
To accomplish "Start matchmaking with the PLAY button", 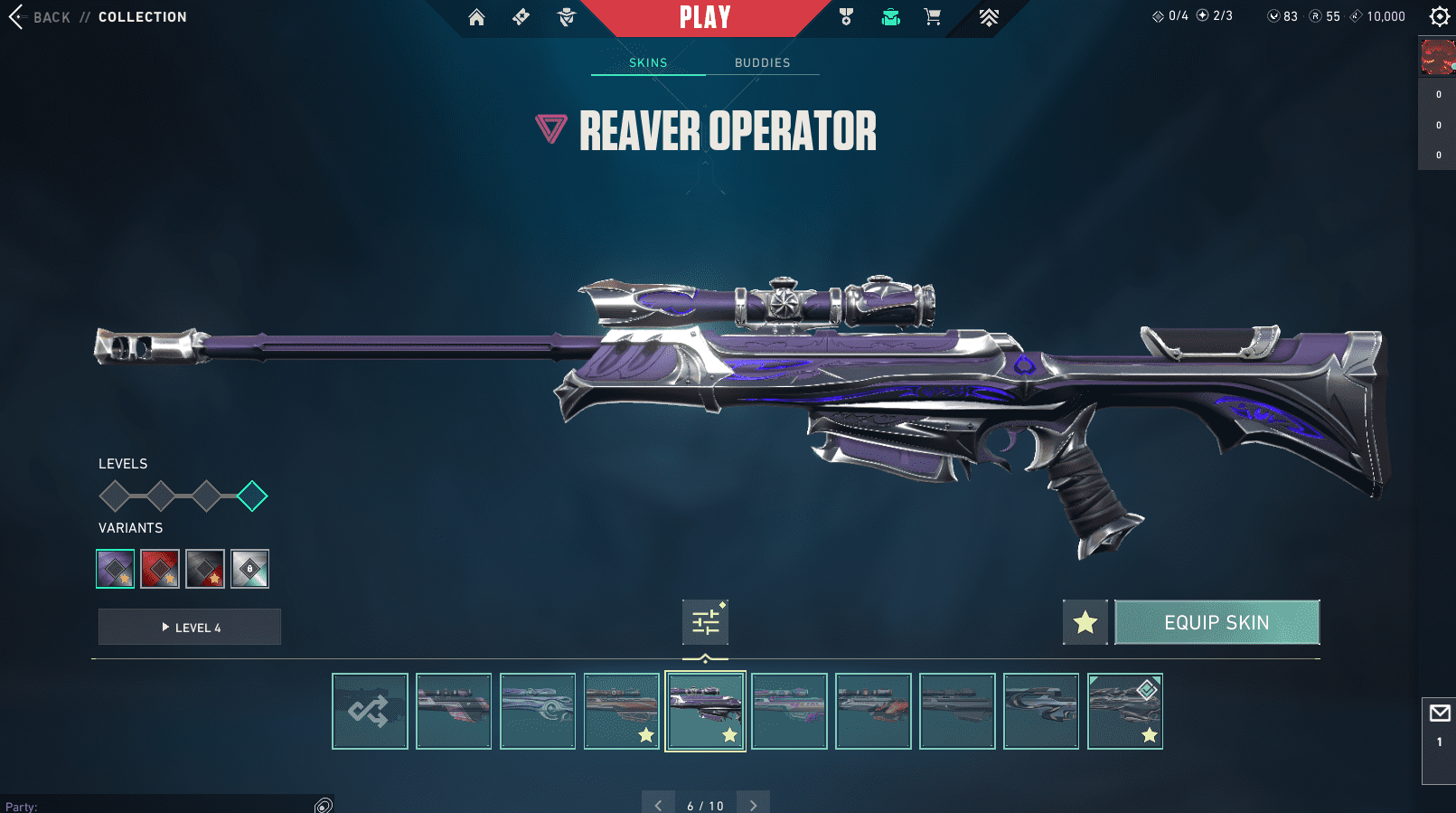I will [705, 17].
